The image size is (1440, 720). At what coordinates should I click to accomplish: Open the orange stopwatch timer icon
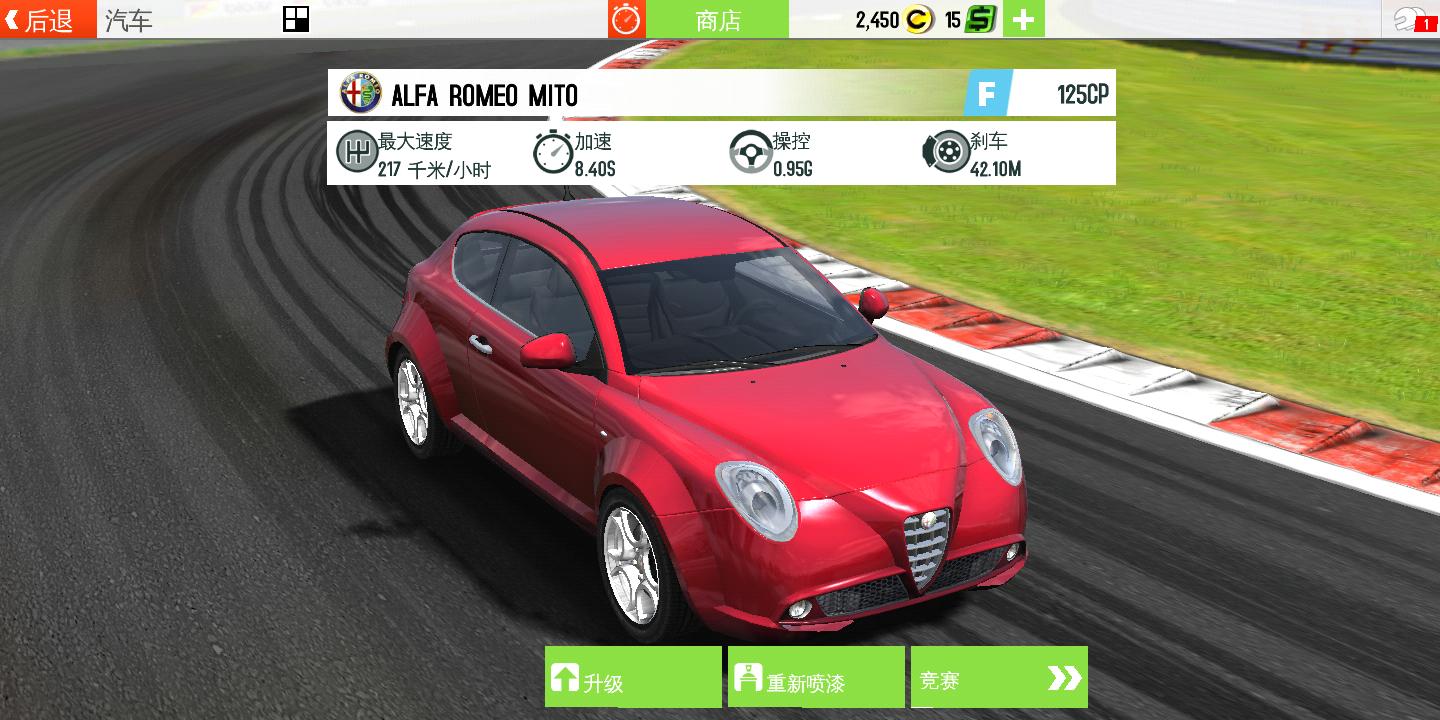coord(627,19)
